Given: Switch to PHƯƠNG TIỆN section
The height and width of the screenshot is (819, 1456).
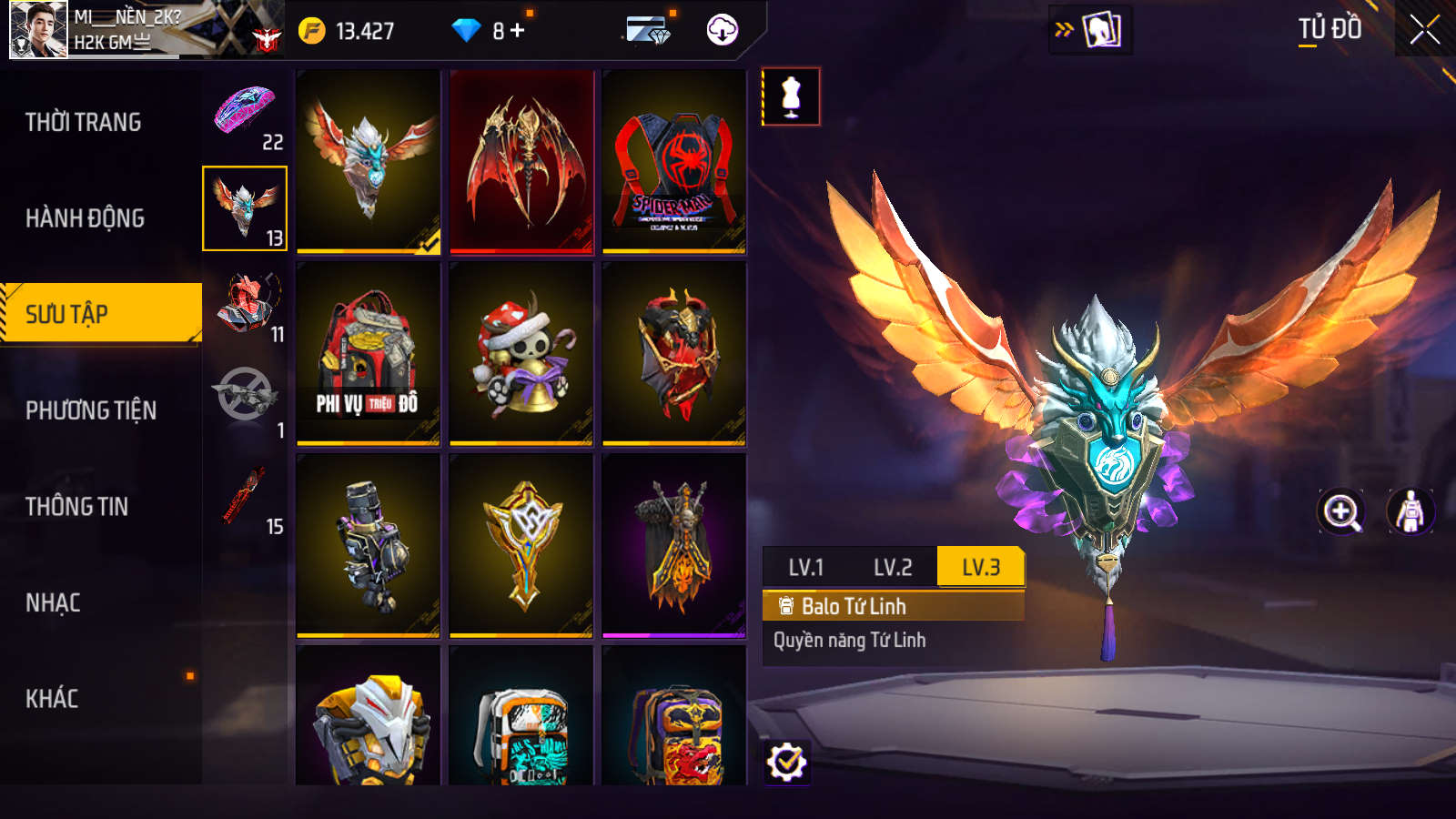Looking at the screenshot, I should tap(91, 410).
